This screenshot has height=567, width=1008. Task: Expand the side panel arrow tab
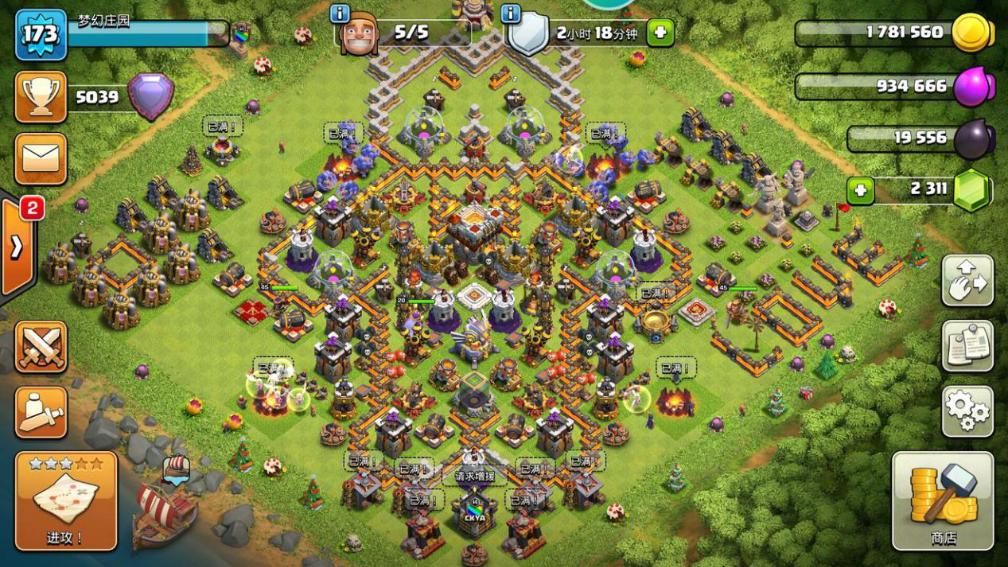click(x=17, y=247)
